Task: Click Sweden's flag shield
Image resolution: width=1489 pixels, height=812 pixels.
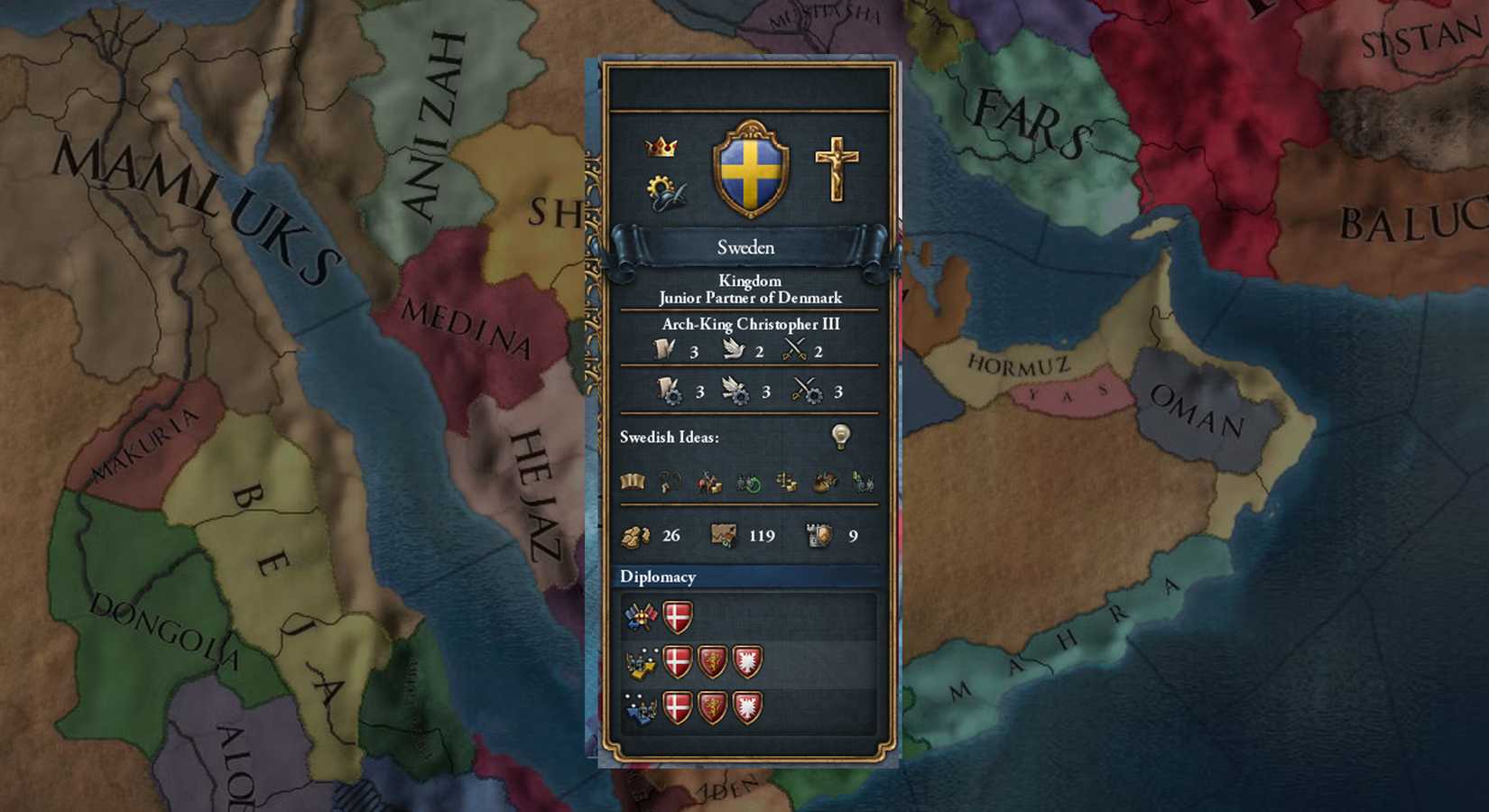Action: click(751, 169)
